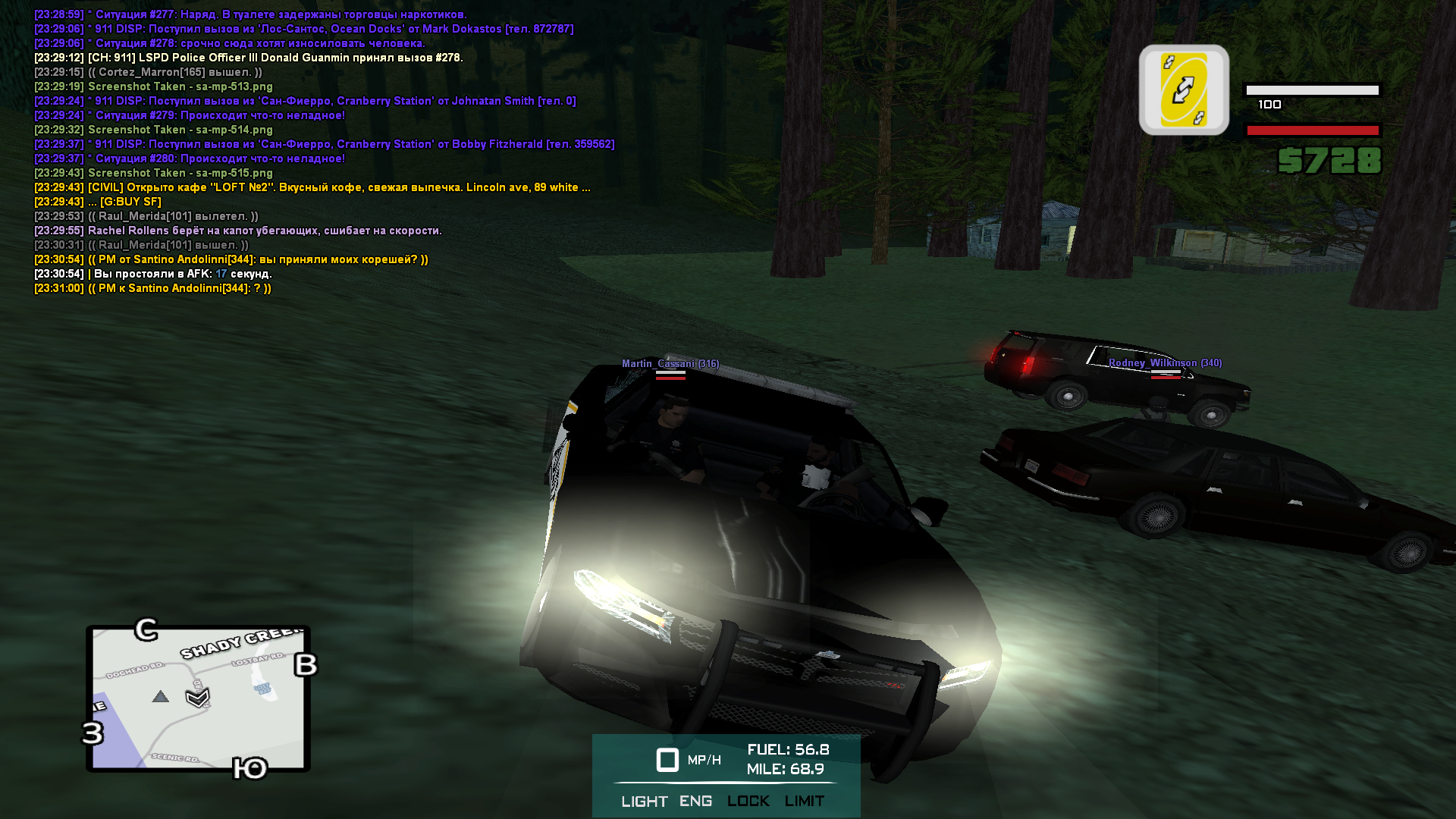Image resolution: width=1456 pixels, height=819 pixels.
Task: Click the Martin_Cassani player name tag
Action: tap(670, 364)
